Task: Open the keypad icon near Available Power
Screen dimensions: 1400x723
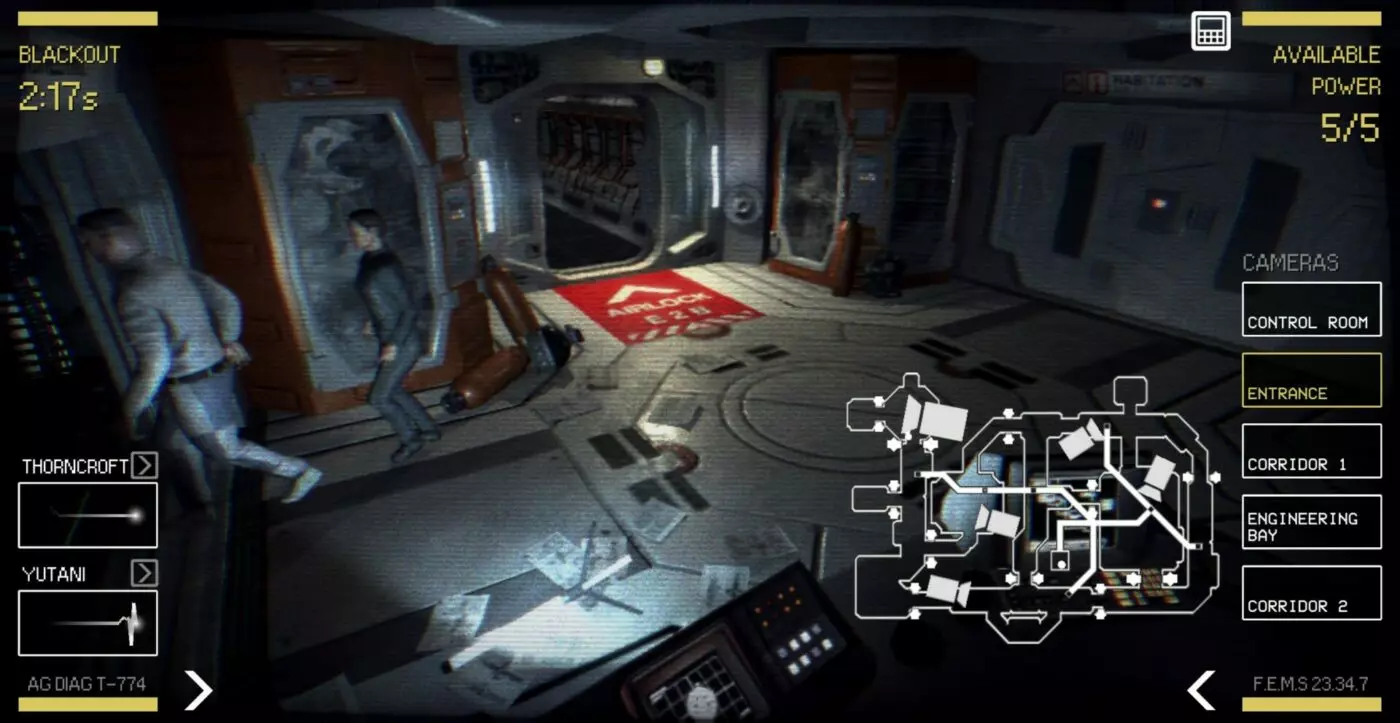Action: pos(1210,30)
